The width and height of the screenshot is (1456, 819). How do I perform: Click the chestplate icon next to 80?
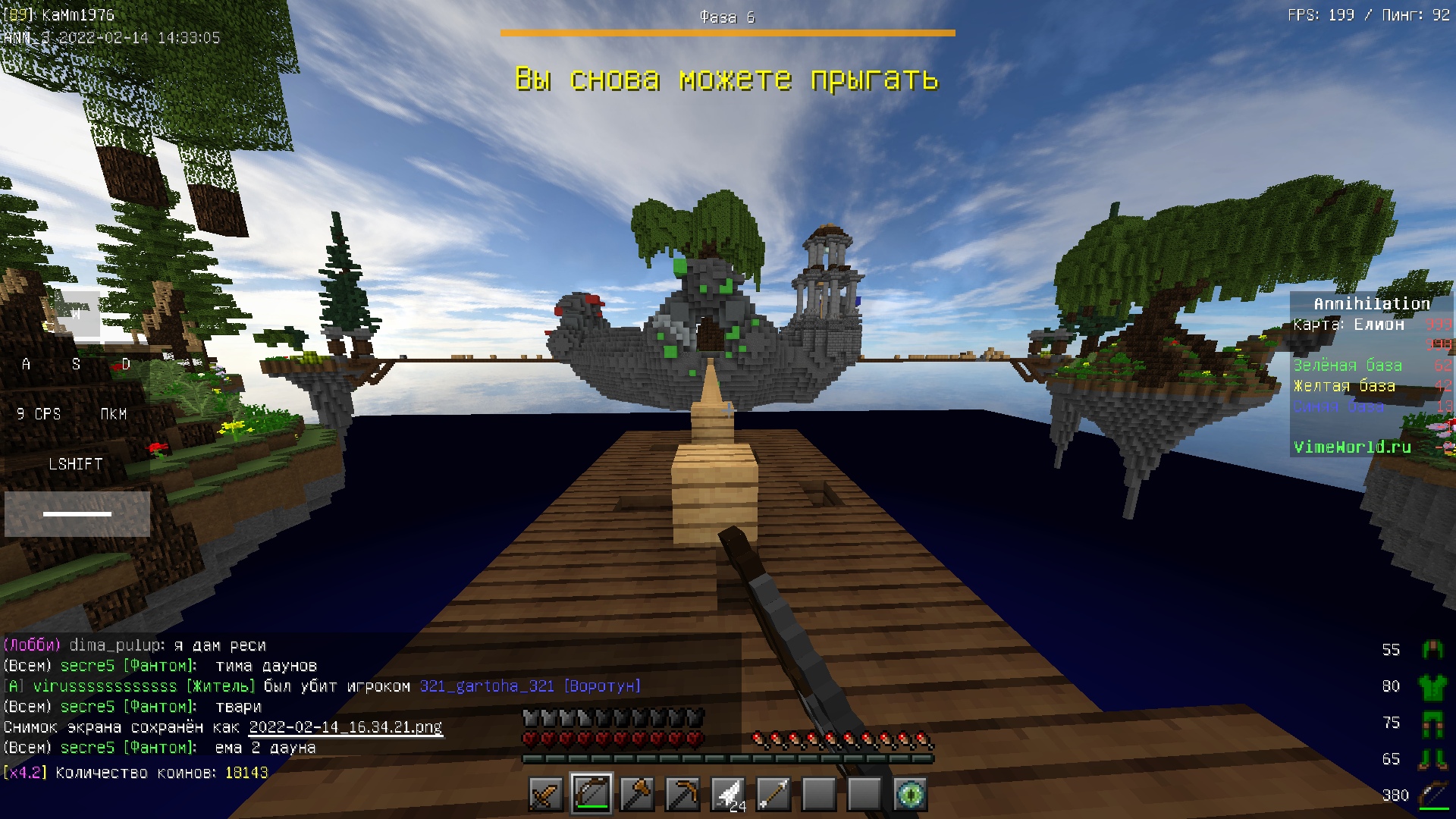point(1433,688)
